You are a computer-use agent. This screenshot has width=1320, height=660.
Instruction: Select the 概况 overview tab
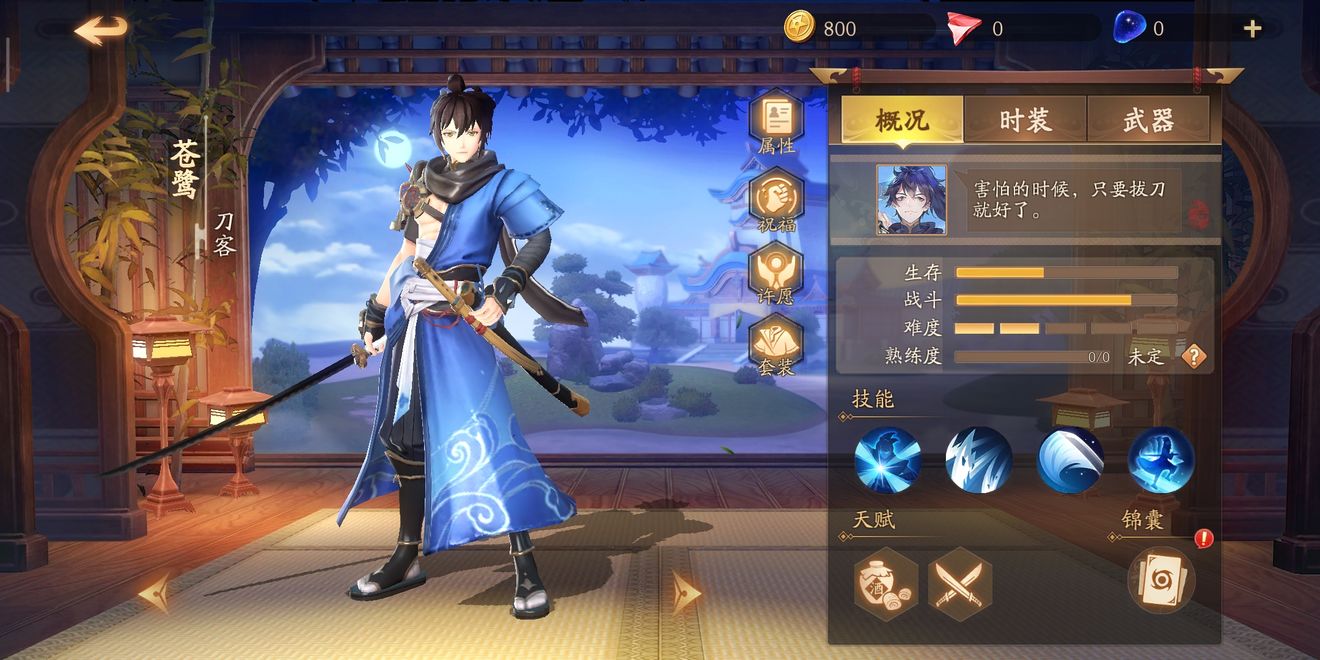(x=902, y=121)
